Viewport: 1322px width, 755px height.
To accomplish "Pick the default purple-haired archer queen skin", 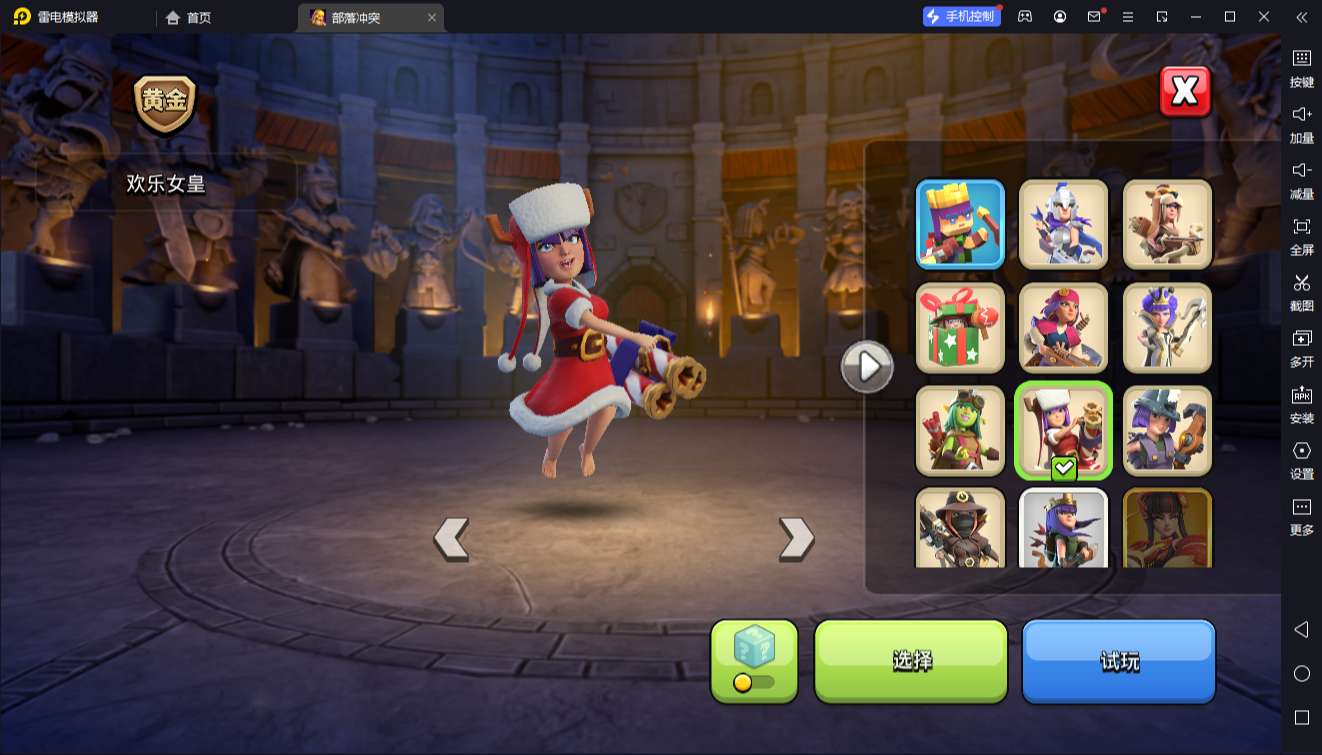I will [1063, 528].
